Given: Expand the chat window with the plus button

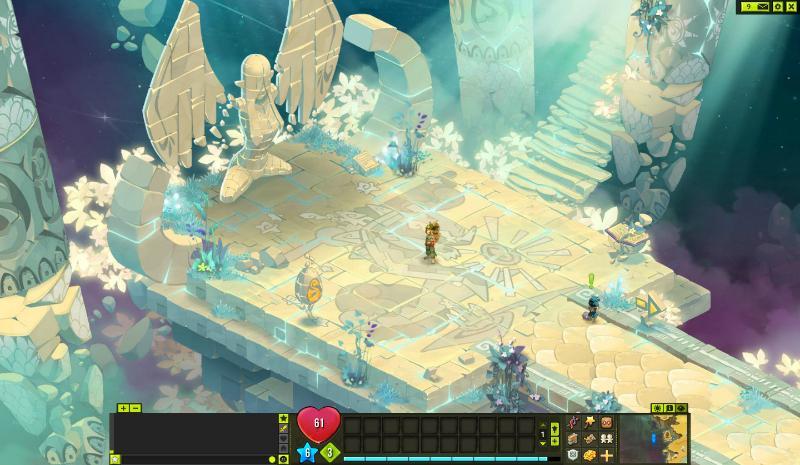Looking at the screenshot, I should tap(123, 408).
